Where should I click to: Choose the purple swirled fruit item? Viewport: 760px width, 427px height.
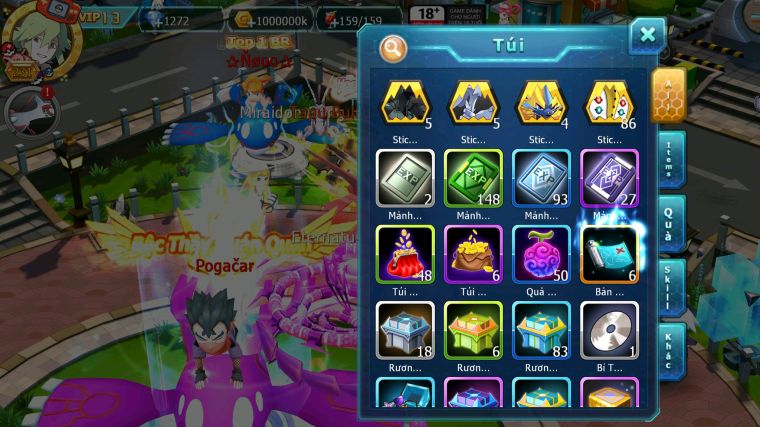pyautogui.click(x=542, y=253)
